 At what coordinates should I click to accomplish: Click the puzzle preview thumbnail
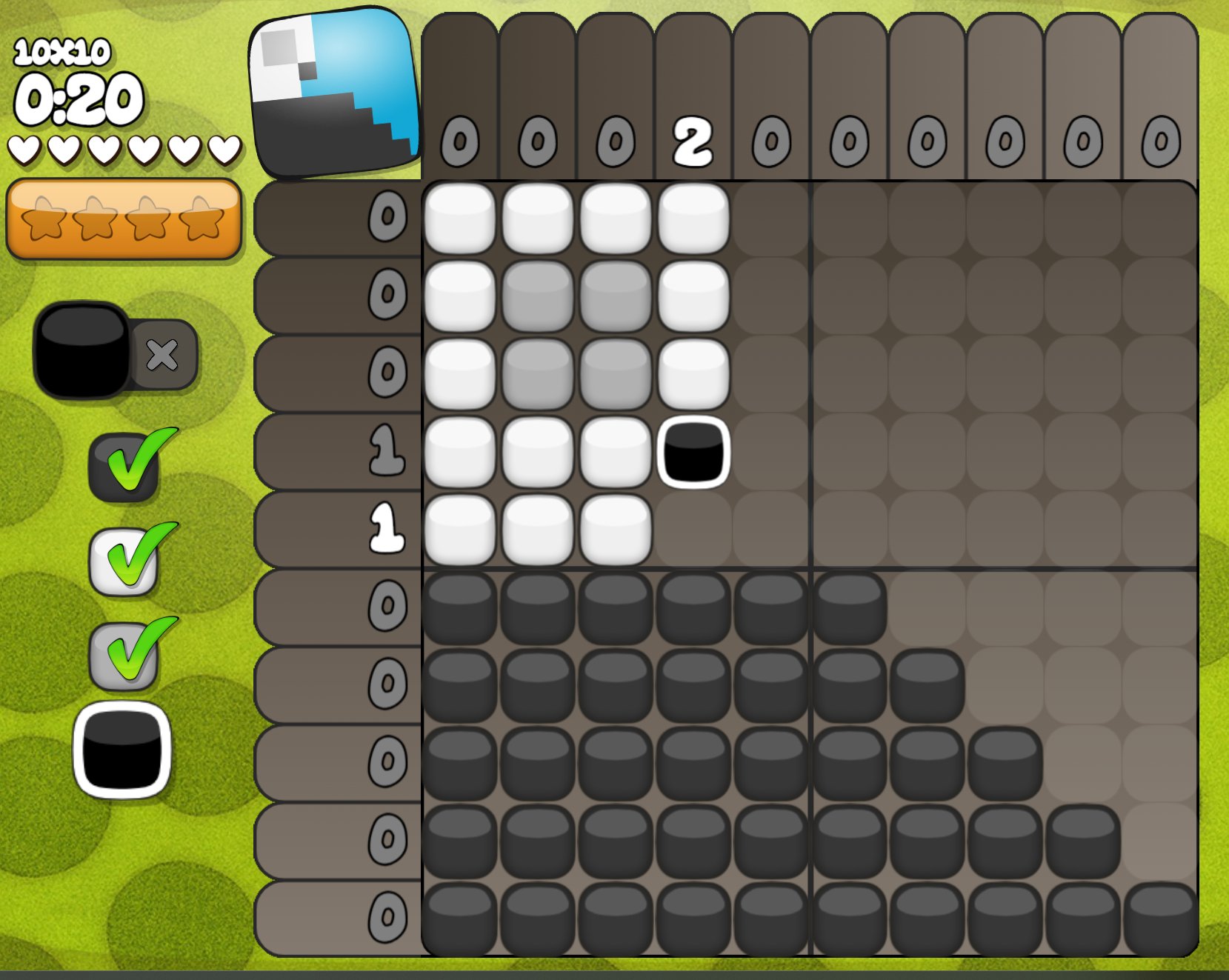tap(335, 93)
